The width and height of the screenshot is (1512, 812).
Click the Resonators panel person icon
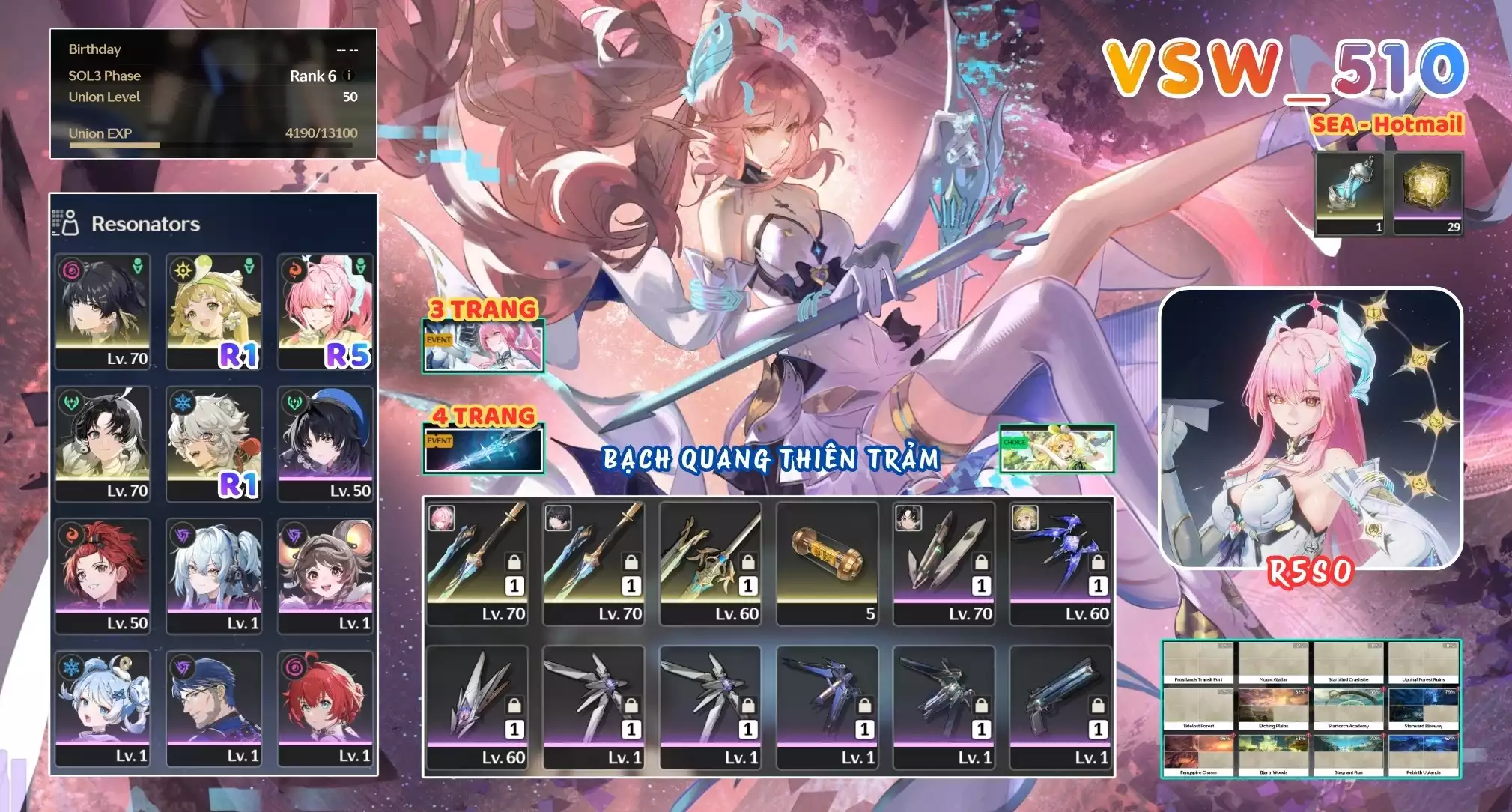(x=70, y=223)
